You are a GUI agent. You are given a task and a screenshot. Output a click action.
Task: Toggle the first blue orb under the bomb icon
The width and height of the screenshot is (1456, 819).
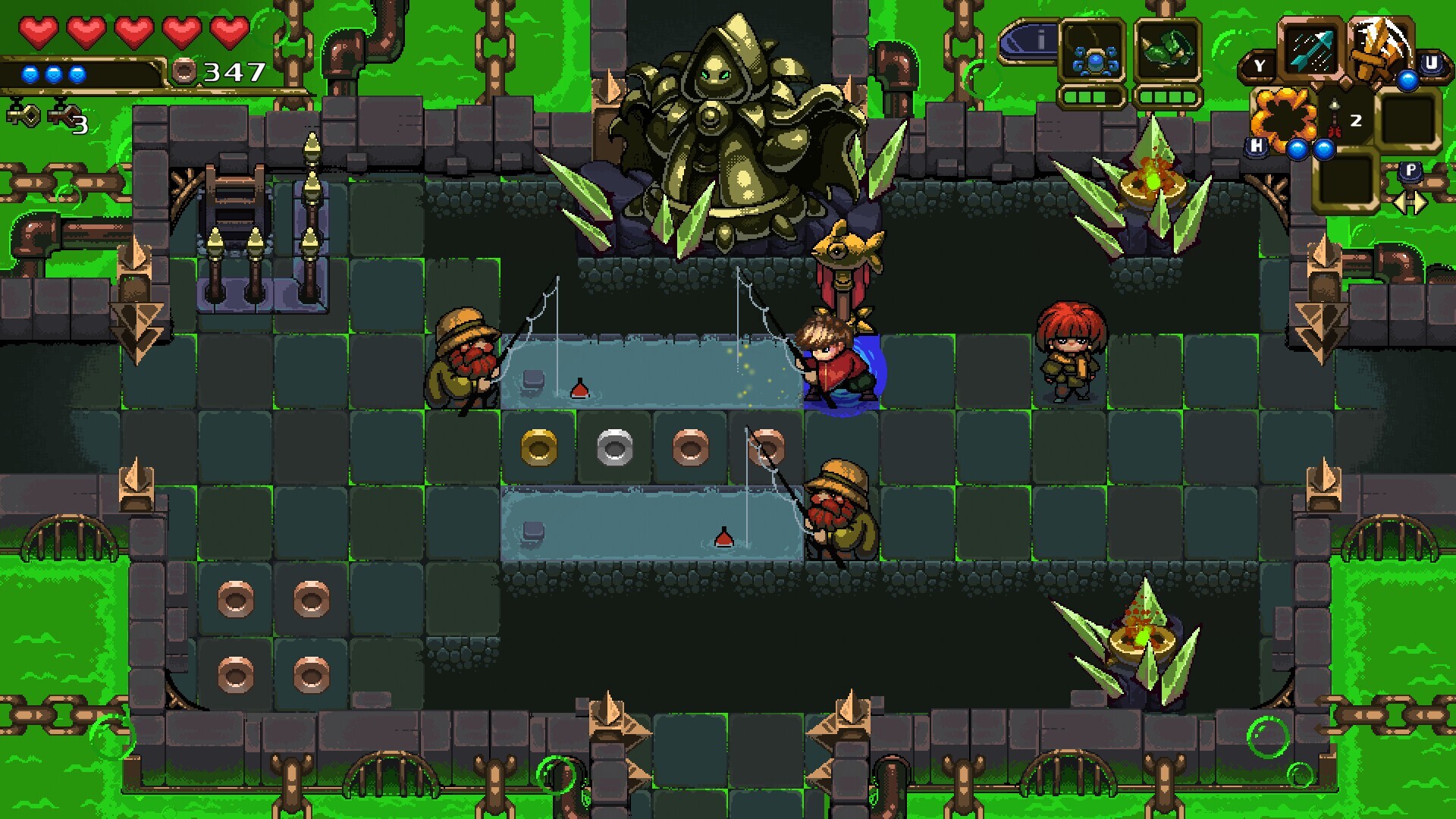(1298, 149)
